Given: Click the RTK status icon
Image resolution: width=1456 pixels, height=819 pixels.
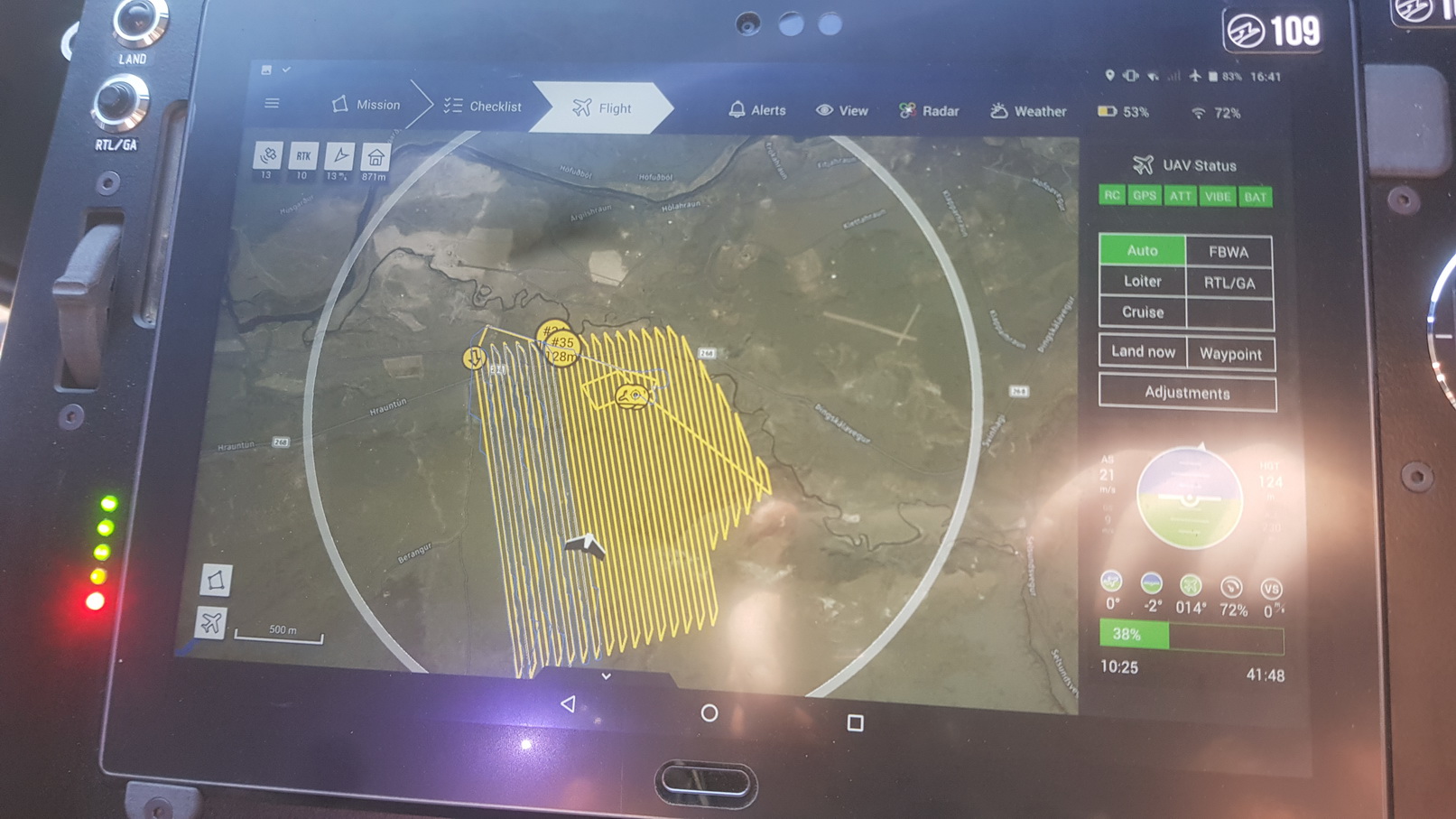Looking at the screenshot, I should coord(303,156).
